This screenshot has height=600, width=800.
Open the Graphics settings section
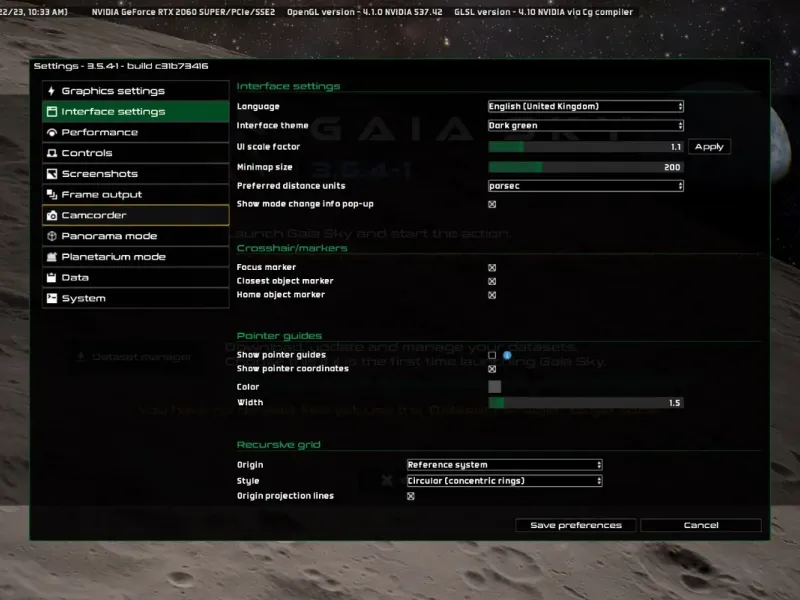click(x=135, y=91)
